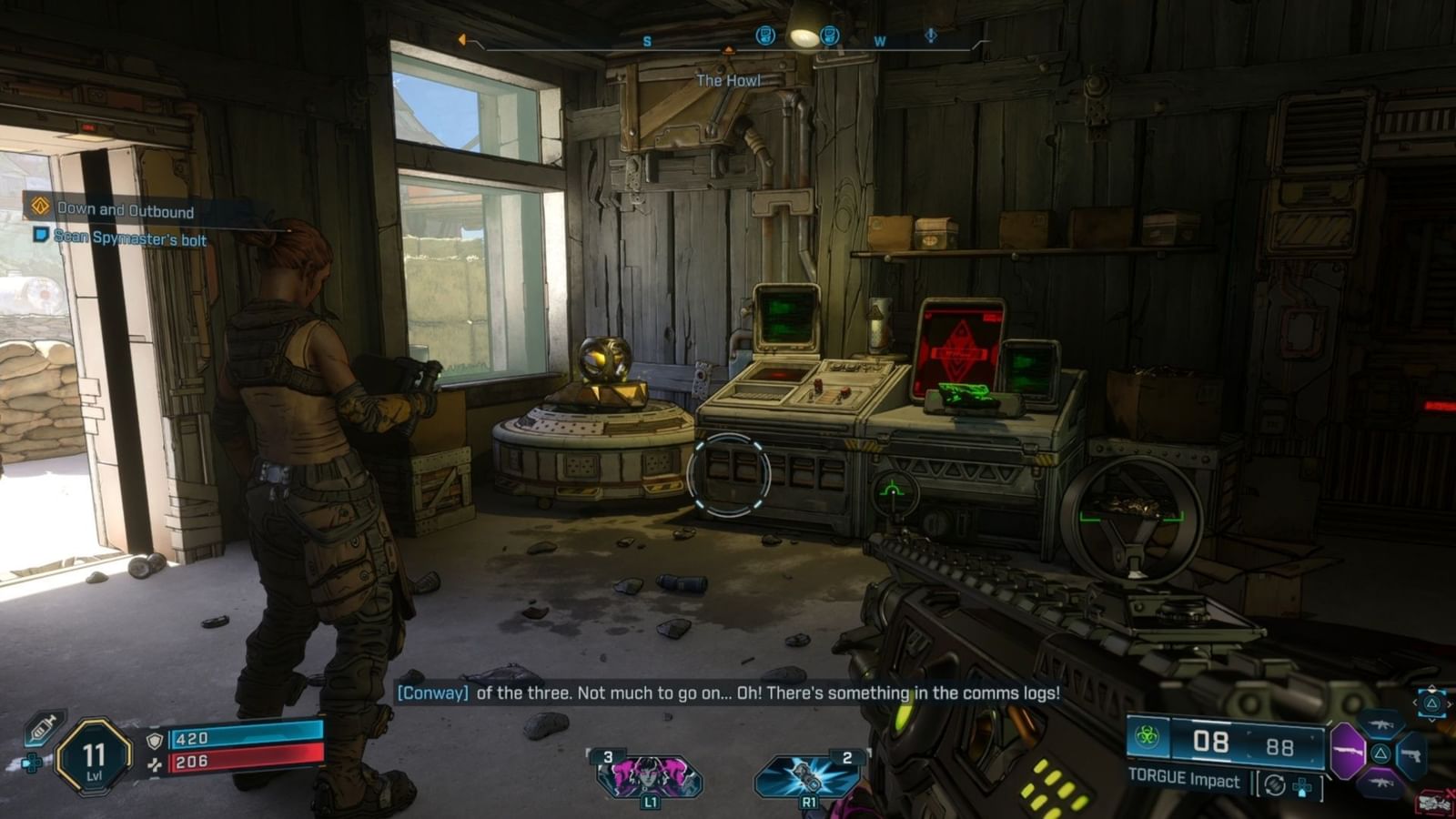Select the top assault rifle weapon slot
The width and height of the screenshot is (1456, 819).
pos(1382,726)
